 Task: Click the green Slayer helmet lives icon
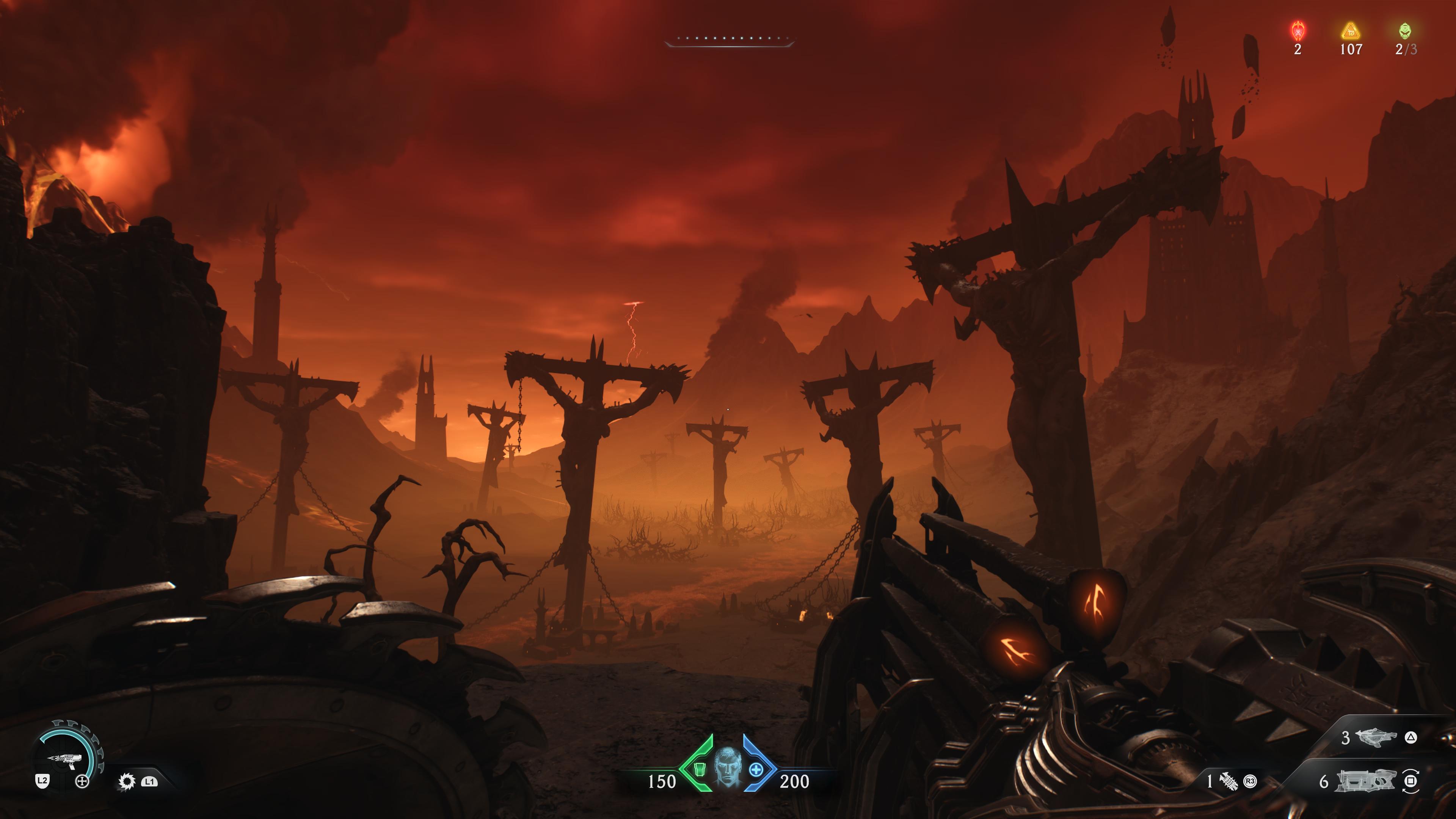1405,30
